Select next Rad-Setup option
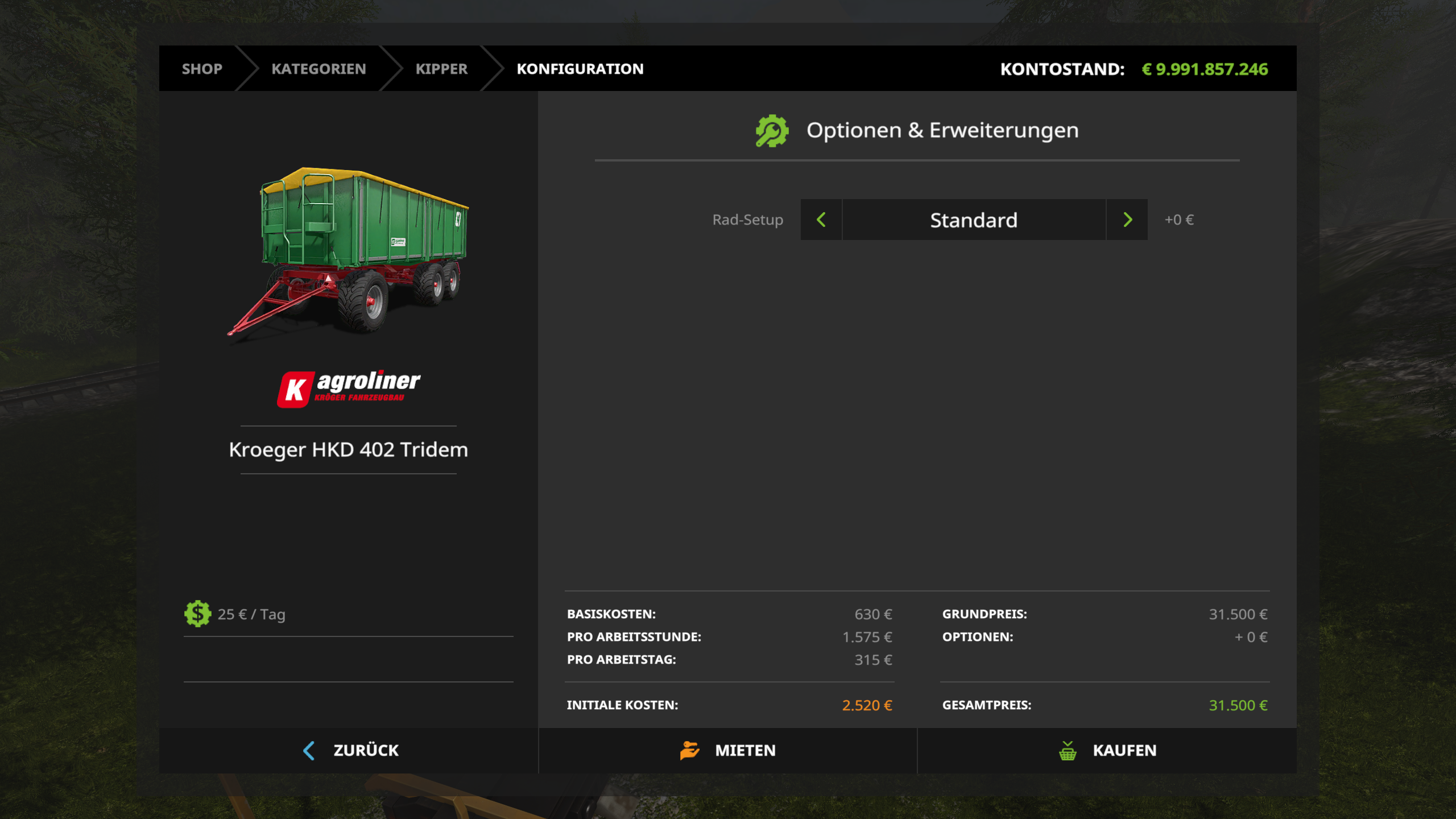This screenshot has width=1456, height=819. coord(1127,220)
